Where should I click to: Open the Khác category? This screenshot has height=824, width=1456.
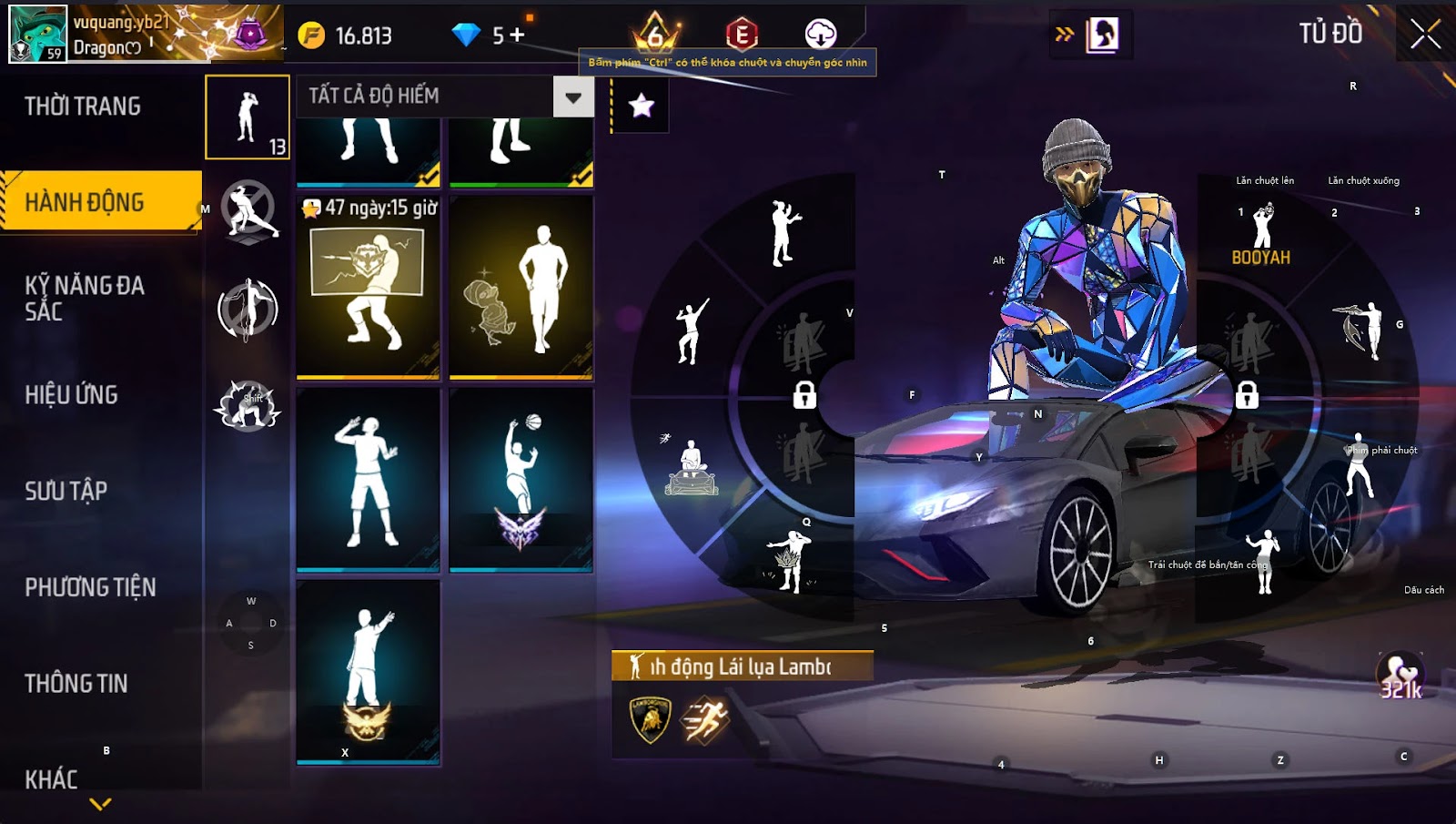[52, 778]
